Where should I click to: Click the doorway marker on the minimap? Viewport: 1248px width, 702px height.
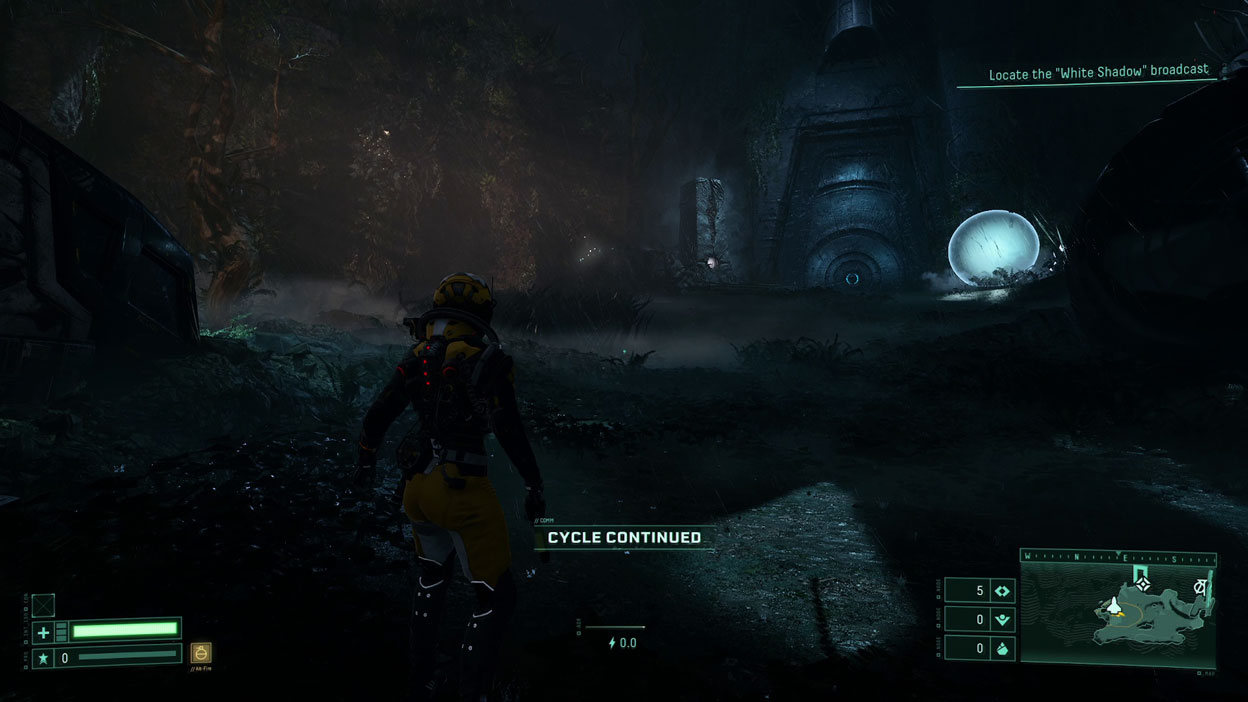pyautogui.click(x=1142, y=571)
